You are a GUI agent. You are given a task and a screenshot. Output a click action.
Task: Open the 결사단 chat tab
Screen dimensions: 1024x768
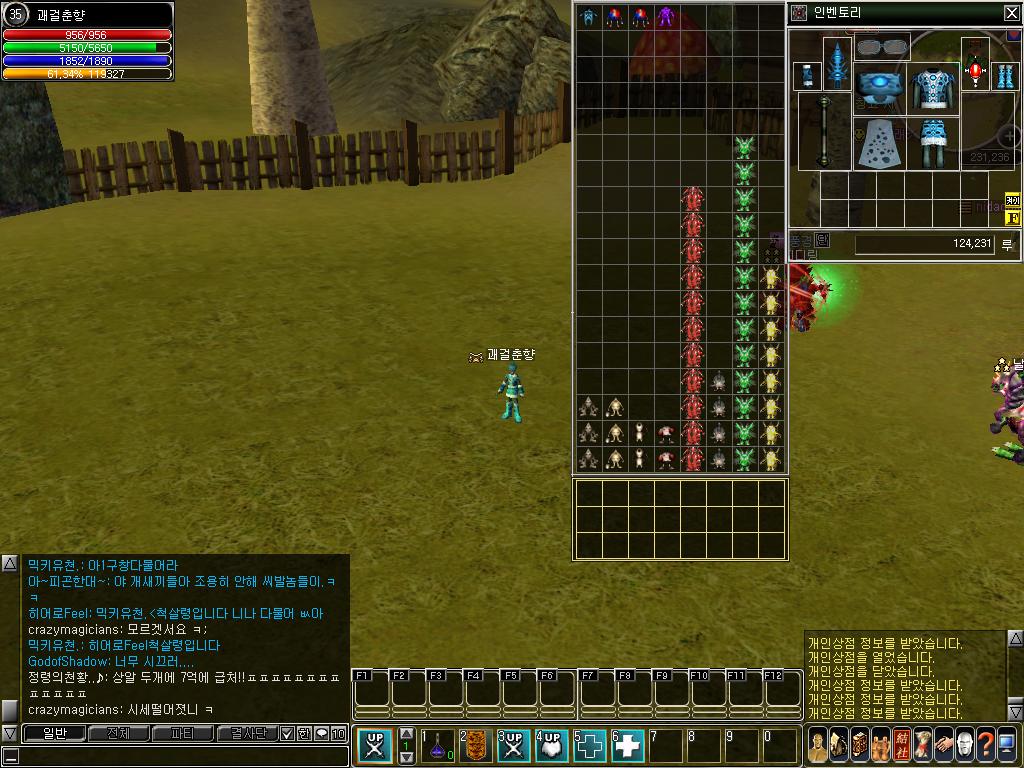(x=247, y=734)
